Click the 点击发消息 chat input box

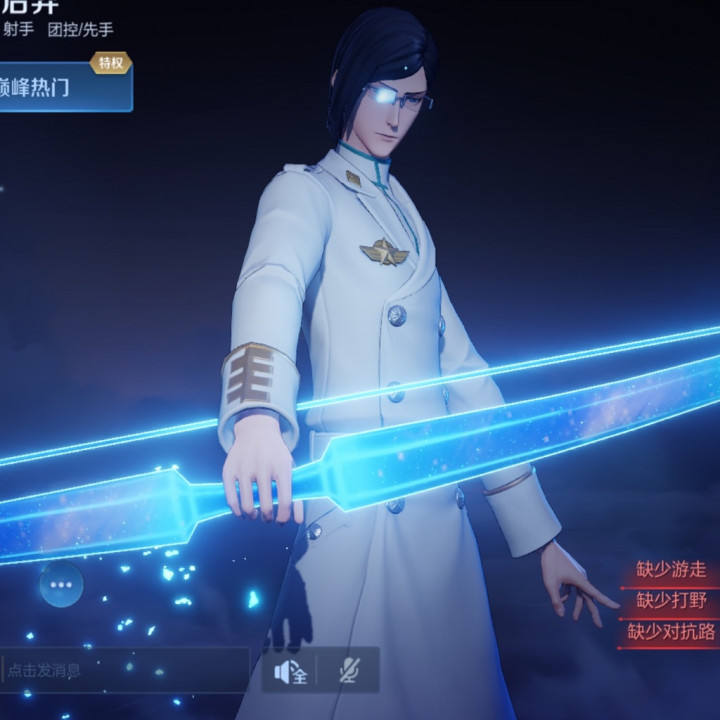coord(125,670)
